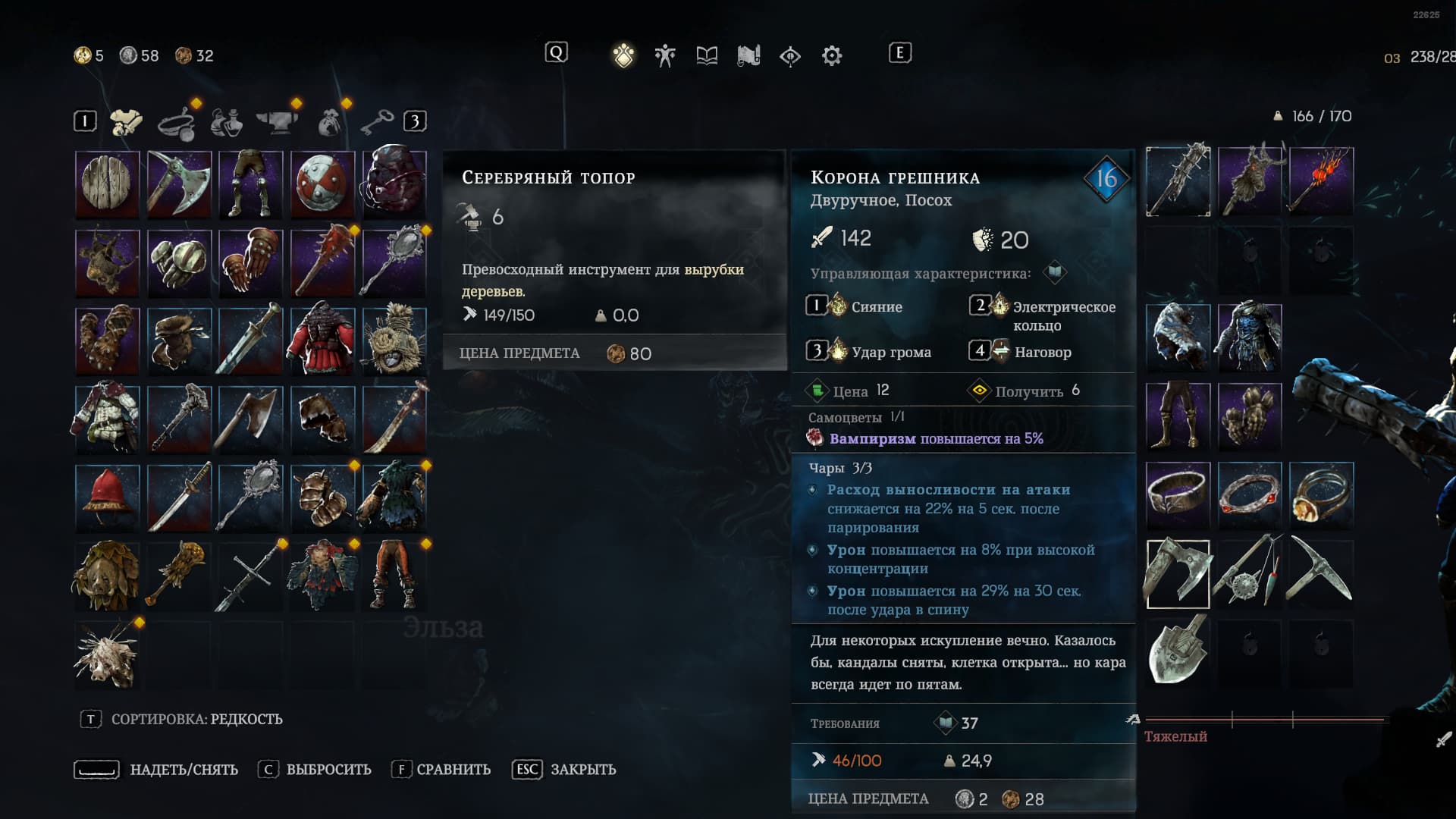Change sorting from rarity

point(182,719)
